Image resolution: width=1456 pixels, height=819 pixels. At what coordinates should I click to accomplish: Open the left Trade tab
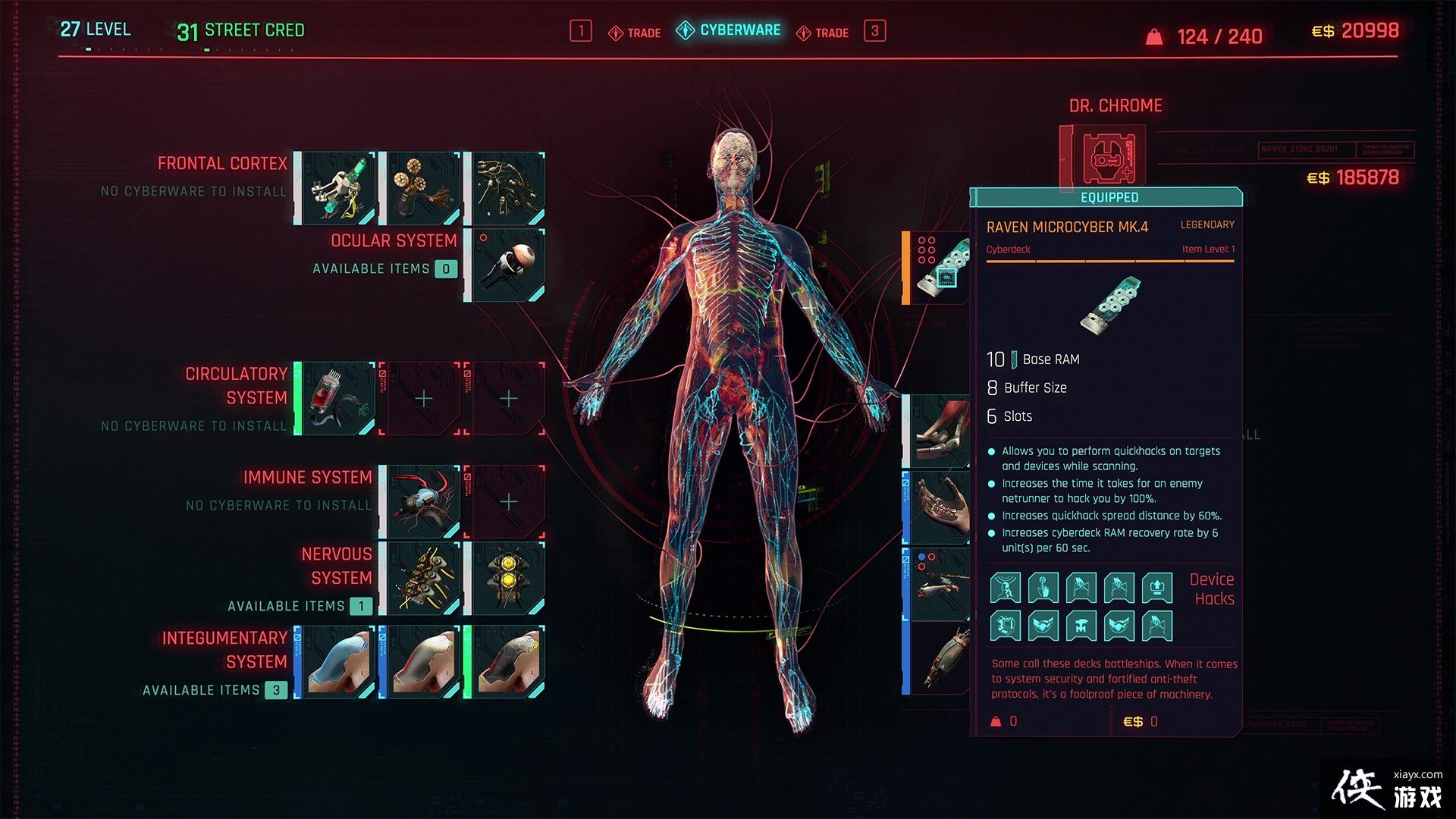coord(635,33)
